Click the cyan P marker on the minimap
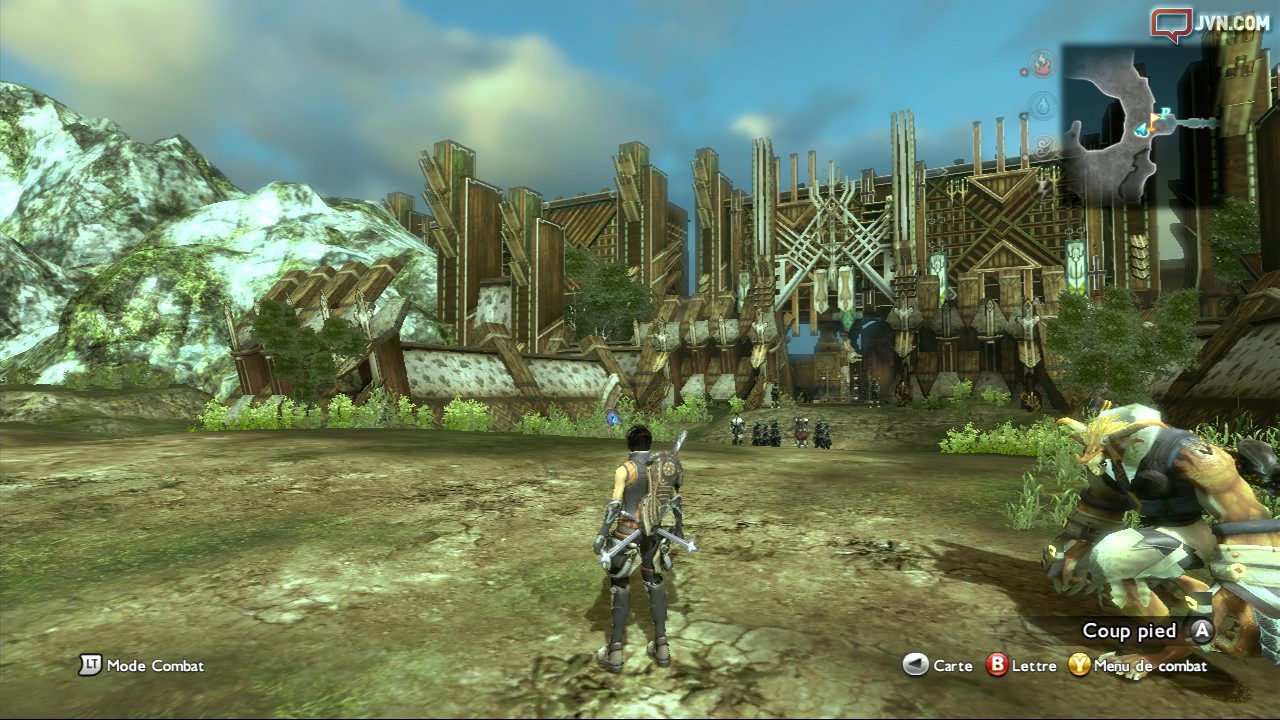 pyautogui.click(x=1166, y=111)
